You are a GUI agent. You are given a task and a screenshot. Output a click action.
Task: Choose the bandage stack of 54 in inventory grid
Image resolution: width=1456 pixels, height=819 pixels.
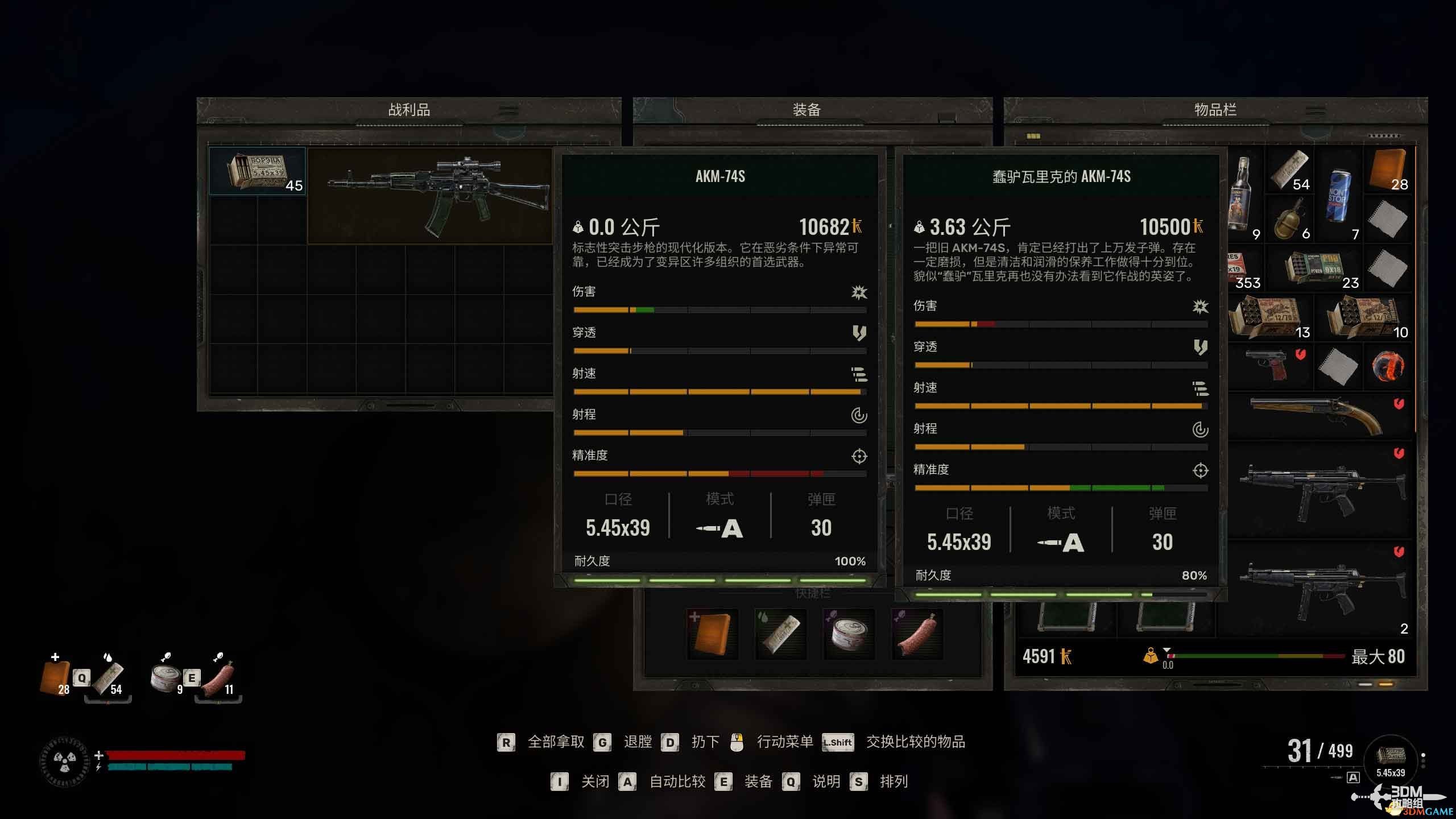pos(1290,171)
